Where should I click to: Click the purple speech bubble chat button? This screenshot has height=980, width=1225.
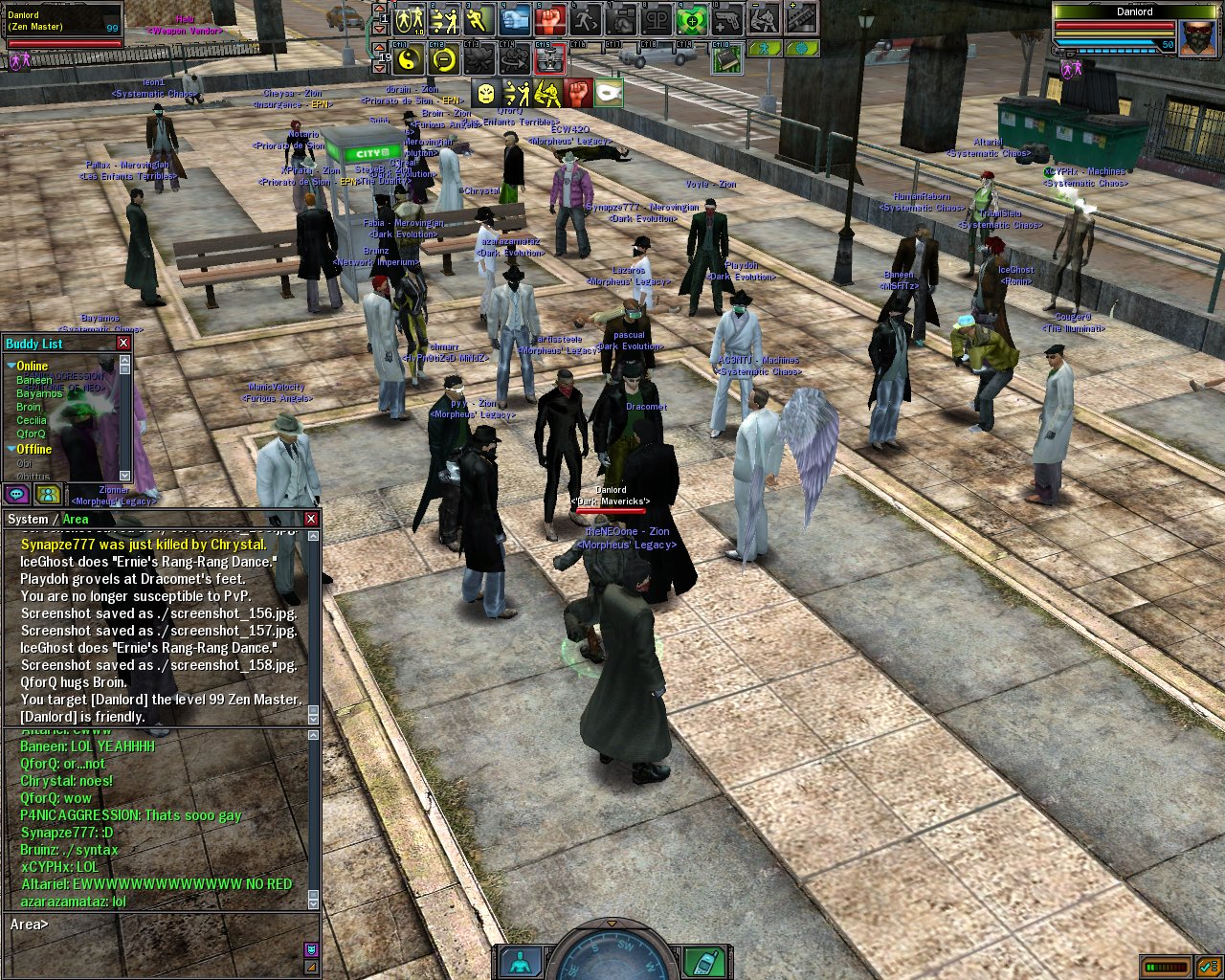(x=16, y=494)
